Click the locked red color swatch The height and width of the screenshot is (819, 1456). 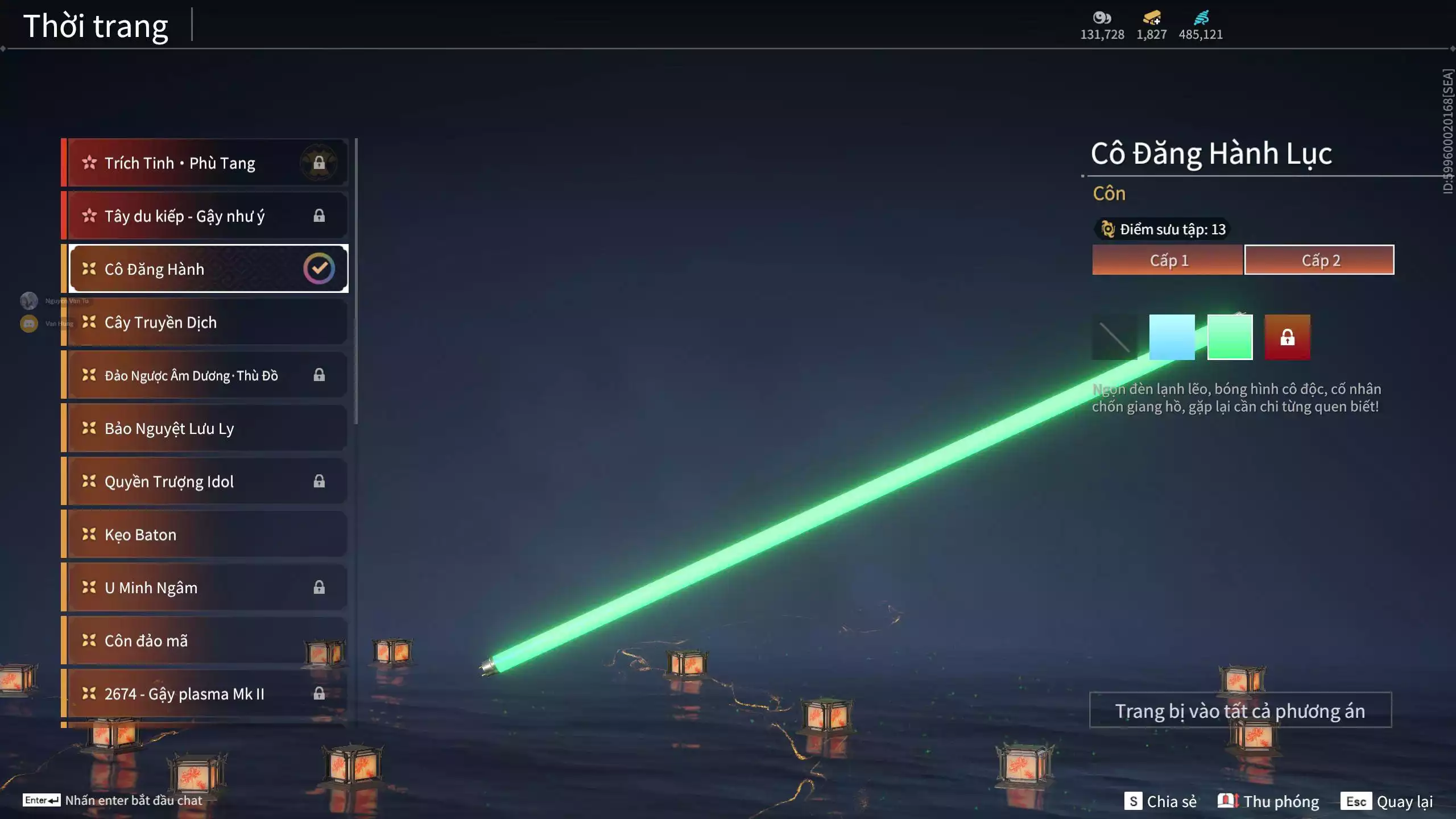[x=1287, y=337]
